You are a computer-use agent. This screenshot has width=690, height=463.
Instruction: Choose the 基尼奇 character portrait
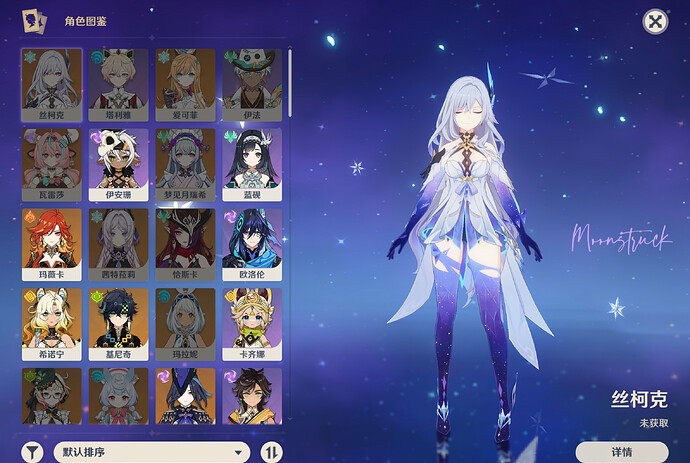click(118, 323)
